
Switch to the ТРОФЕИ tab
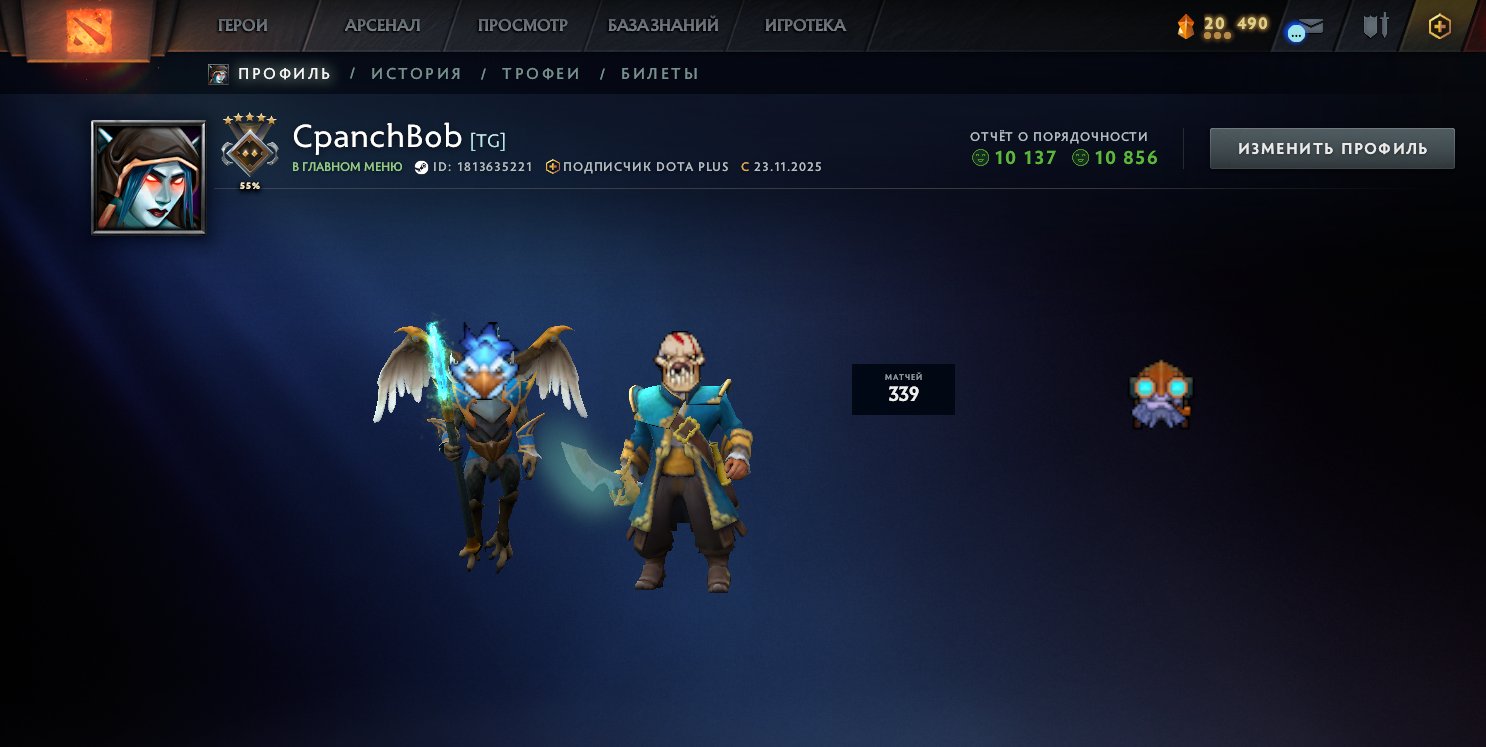pos(541,73)
